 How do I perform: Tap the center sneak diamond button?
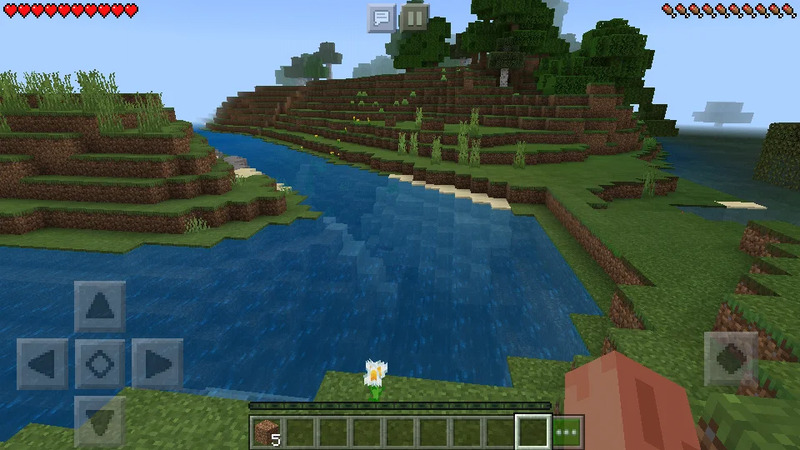click(x=100, y=364)
